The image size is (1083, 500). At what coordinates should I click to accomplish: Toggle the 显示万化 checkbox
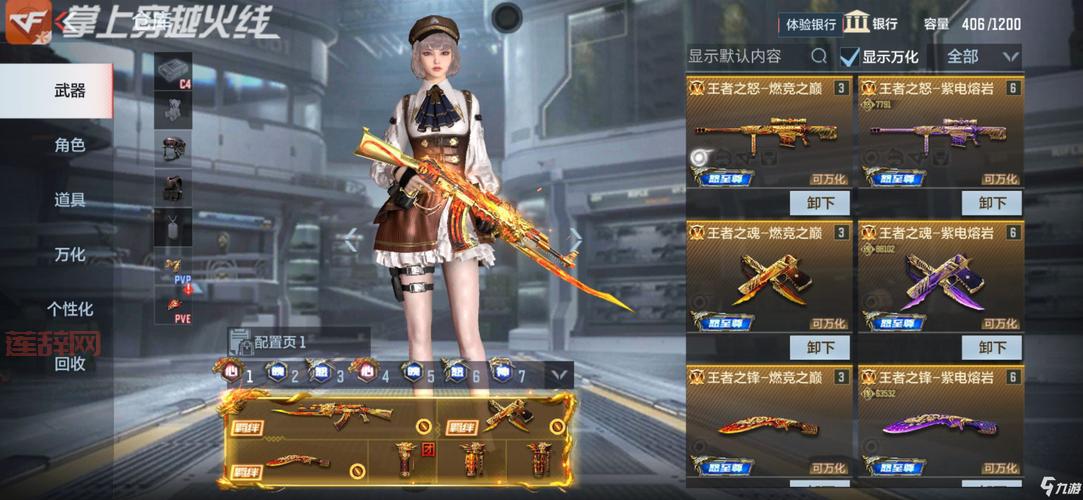(850, 57)
